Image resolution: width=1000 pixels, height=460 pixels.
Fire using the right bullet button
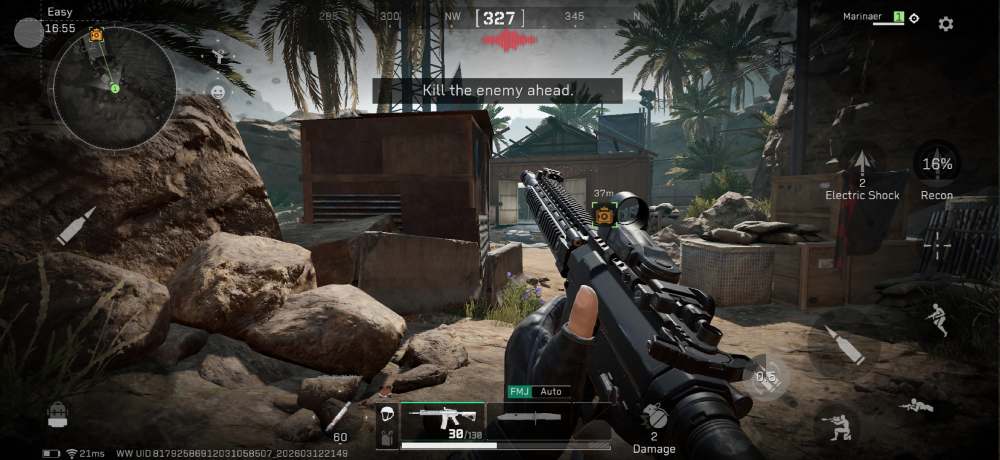coord(843,346)
